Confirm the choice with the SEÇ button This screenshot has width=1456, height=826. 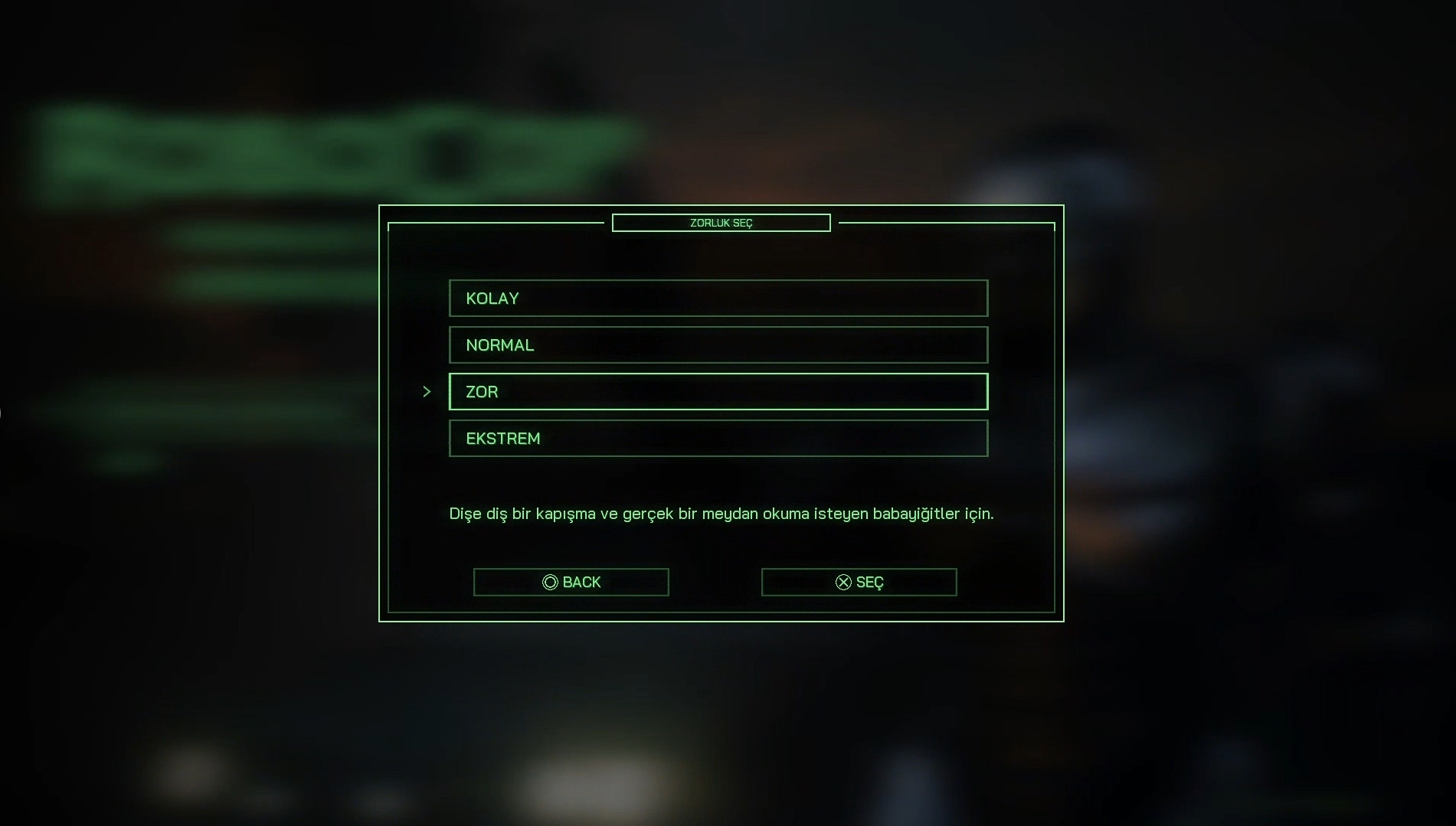[x=859, y=583]
